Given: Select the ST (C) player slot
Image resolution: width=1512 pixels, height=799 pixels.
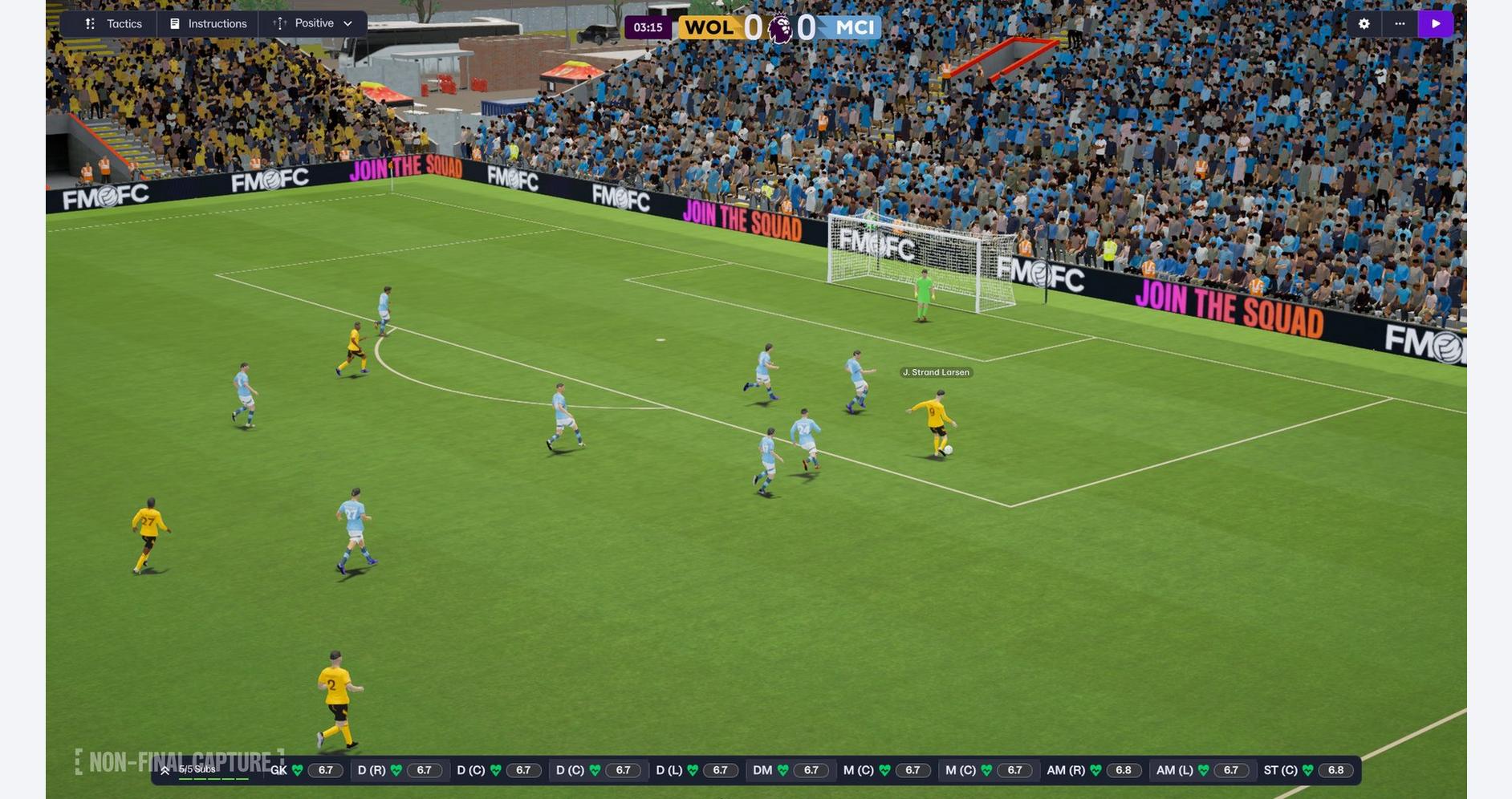Looking at the screenshot, I should click(x=1307, y=770).
